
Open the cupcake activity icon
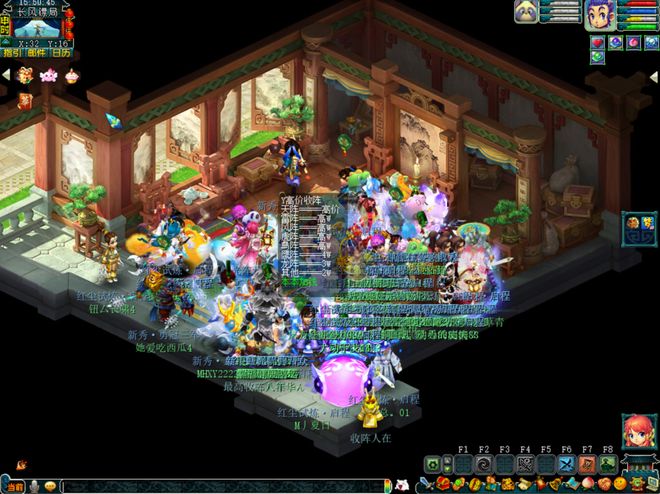[x=72, y=75]
